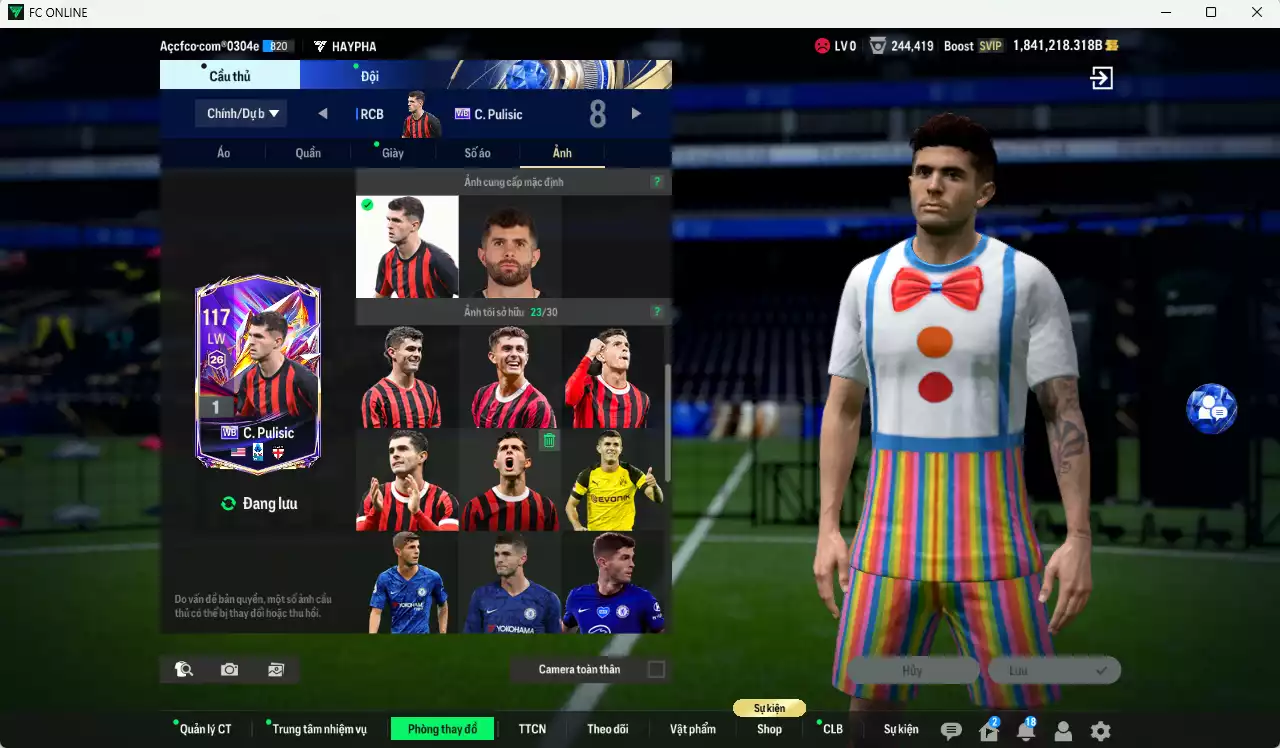The height and width of the screenshot is (748, 1280).
Task: Go to the next player arrow
Action: click(636, 114)
